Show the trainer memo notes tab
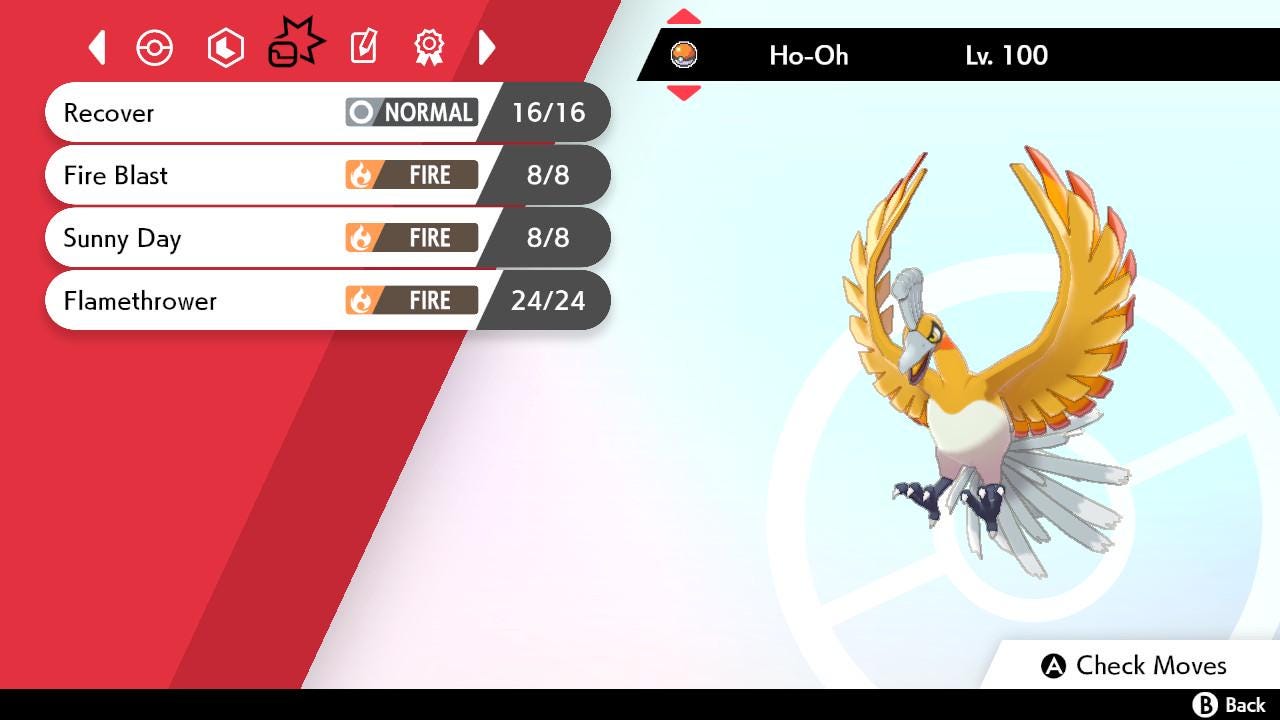The width and height of the screenshot is (1280, 720). (x=363, y=47)
